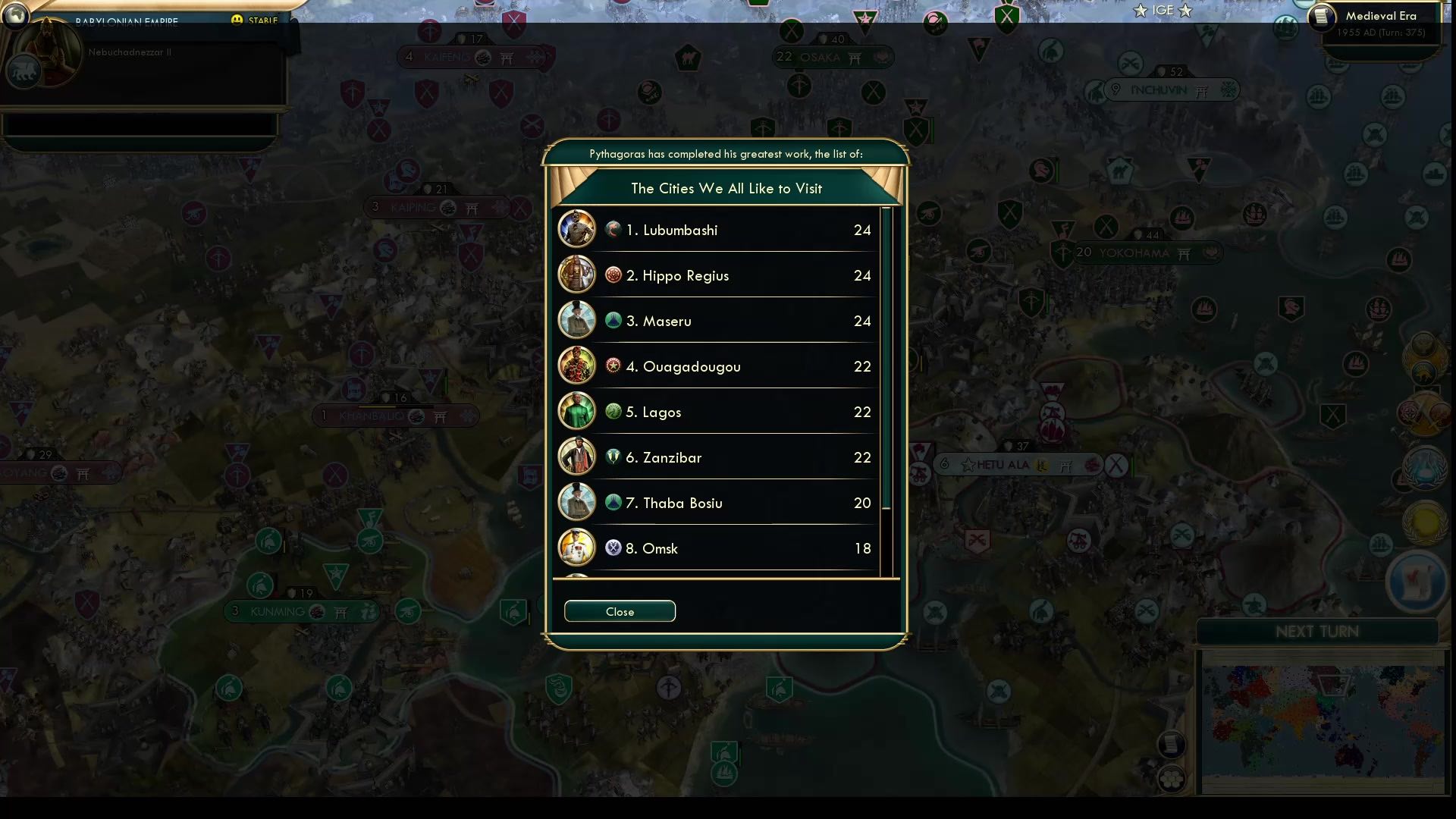
Task: Click Omsk's faith symbol icon
Action: click(613, 548)
